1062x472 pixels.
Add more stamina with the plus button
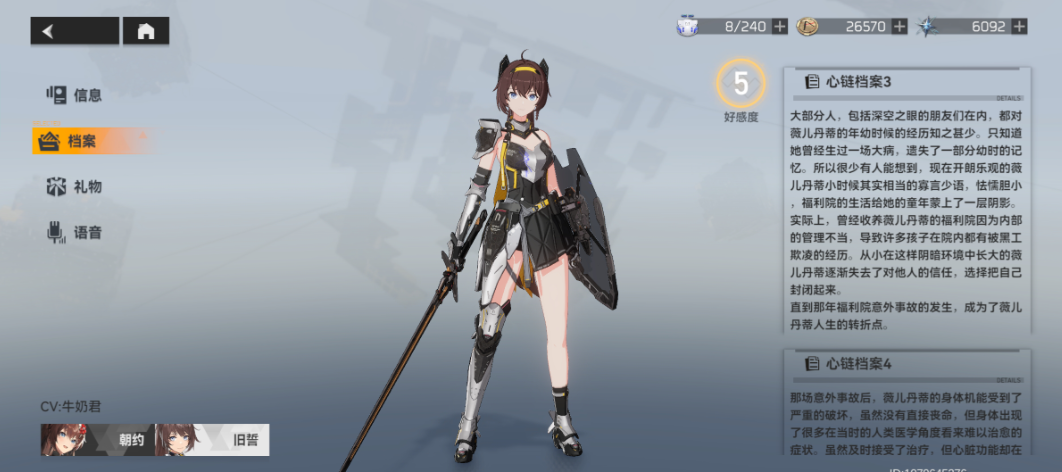[780, 26]
